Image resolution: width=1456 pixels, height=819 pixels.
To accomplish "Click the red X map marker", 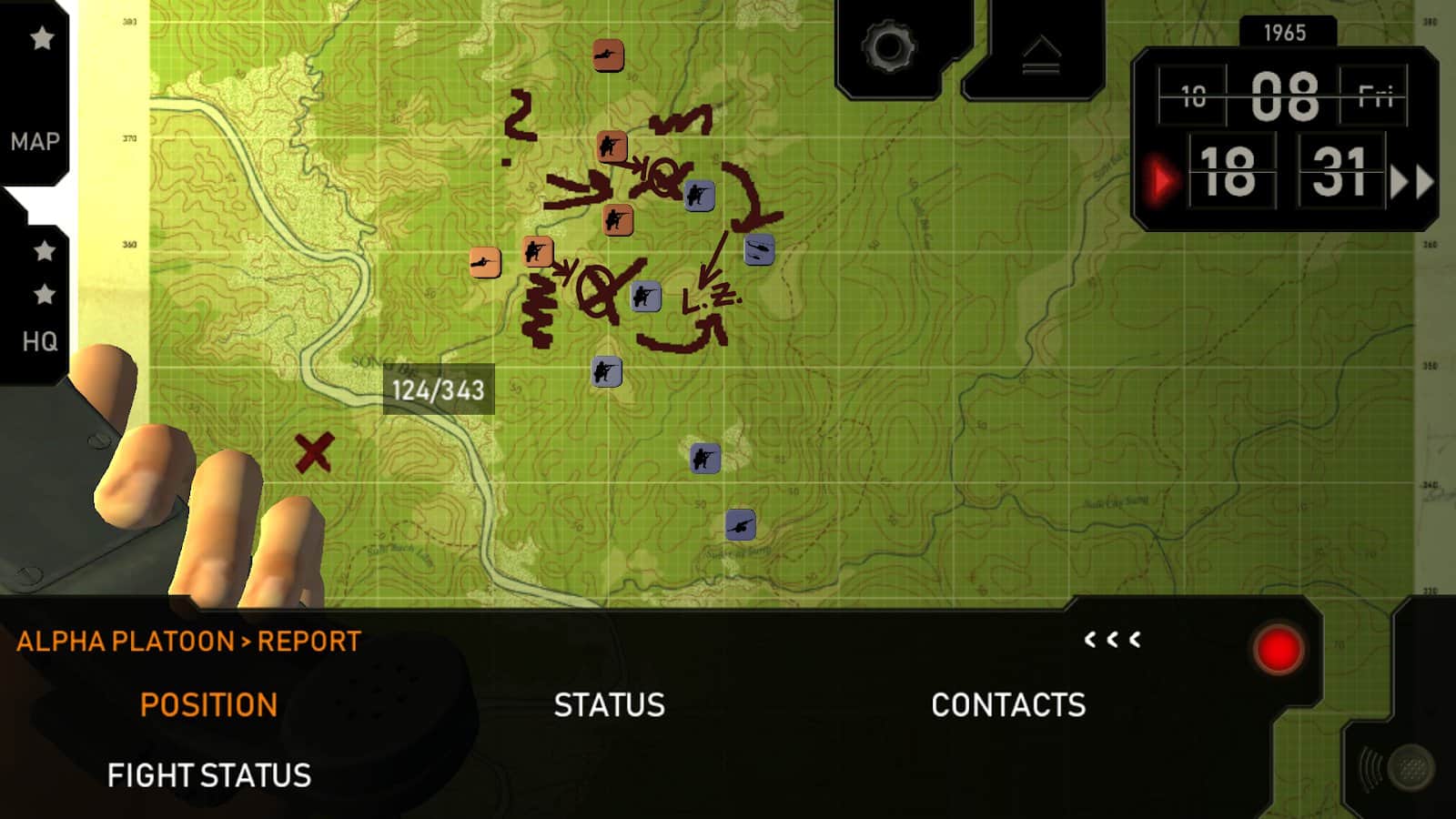I will coord(314,452).
